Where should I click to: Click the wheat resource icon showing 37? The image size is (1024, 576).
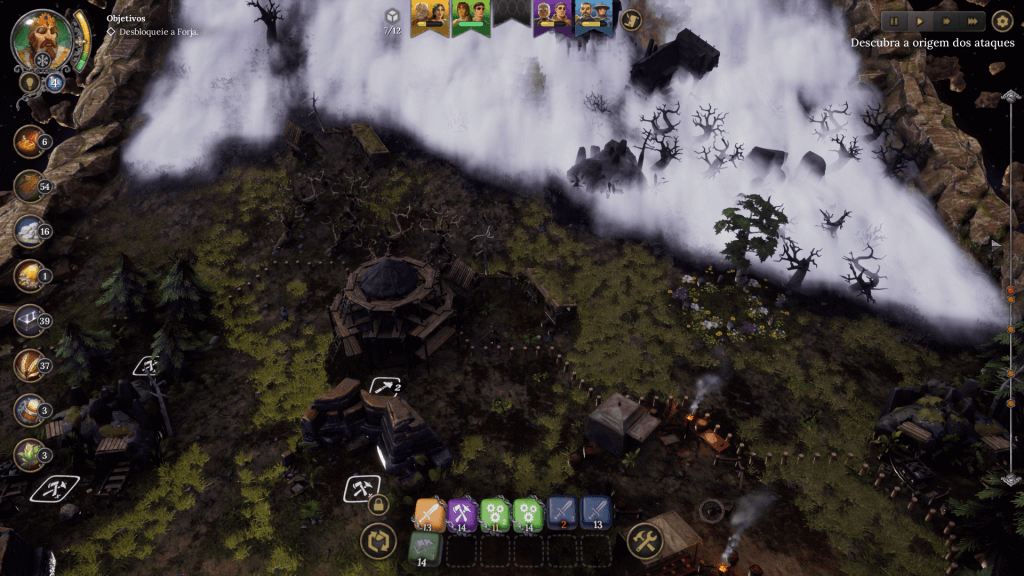click(x=28, y=364)
